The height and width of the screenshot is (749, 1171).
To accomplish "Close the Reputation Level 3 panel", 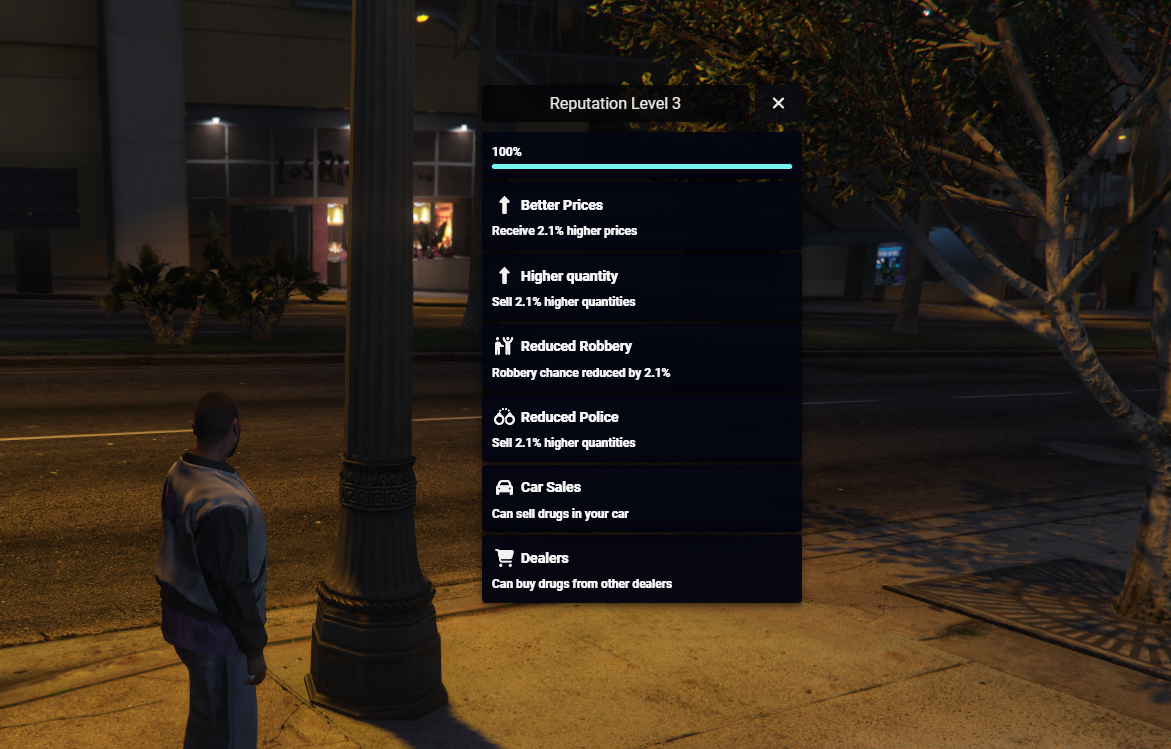I will point(778,103).
